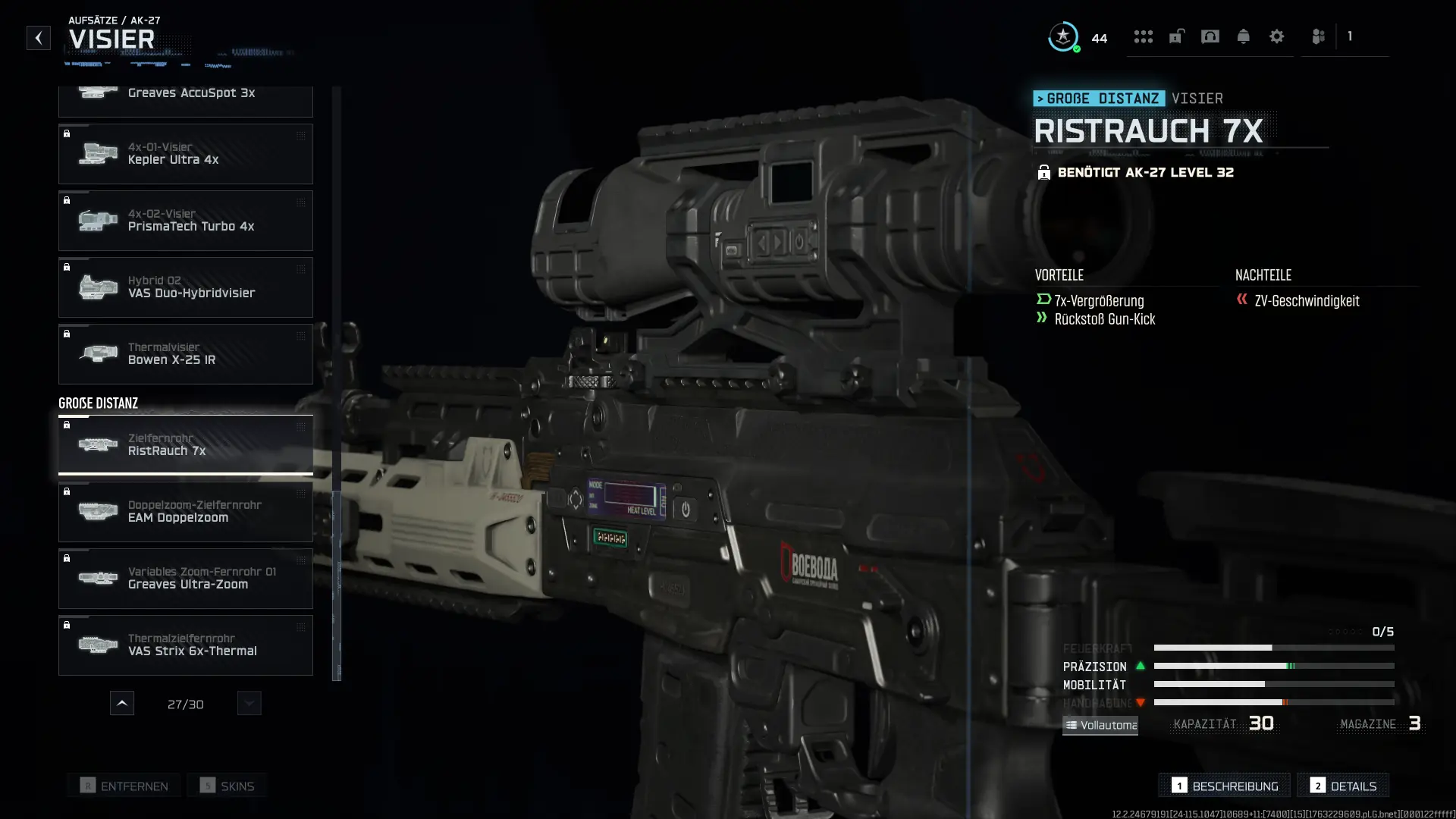Open the settings gear icon
The image size is (1456, 819).
point(1277,36)
